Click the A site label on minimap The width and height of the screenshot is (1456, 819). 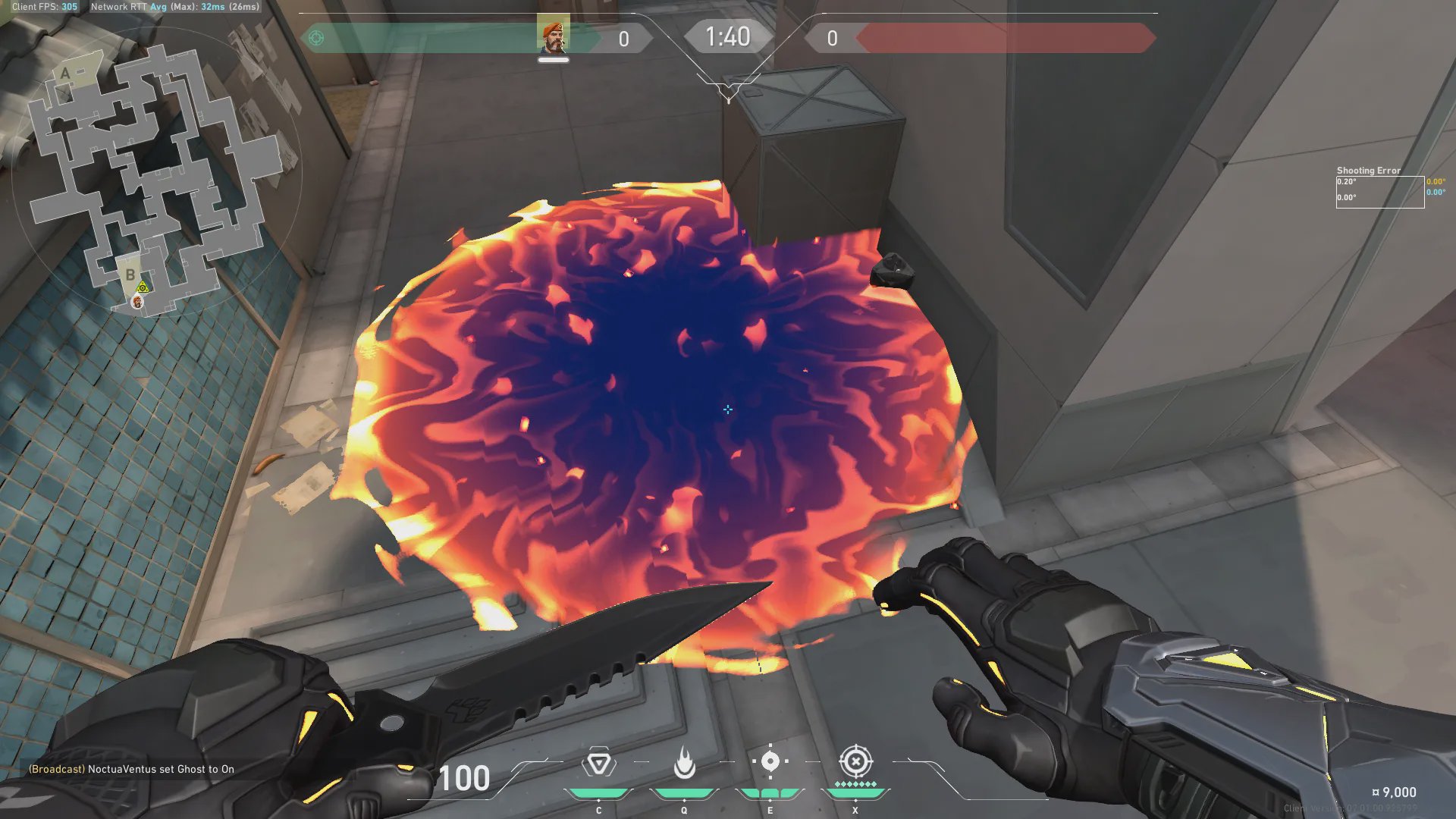coord(65,74)
